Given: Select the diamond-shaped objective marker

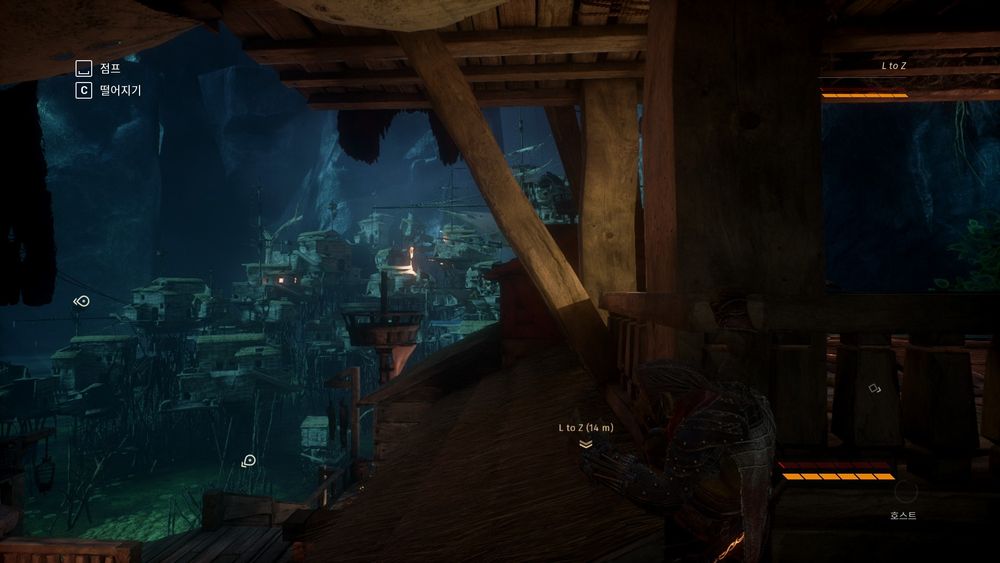Looking at the screenshot, I should 874,388.
